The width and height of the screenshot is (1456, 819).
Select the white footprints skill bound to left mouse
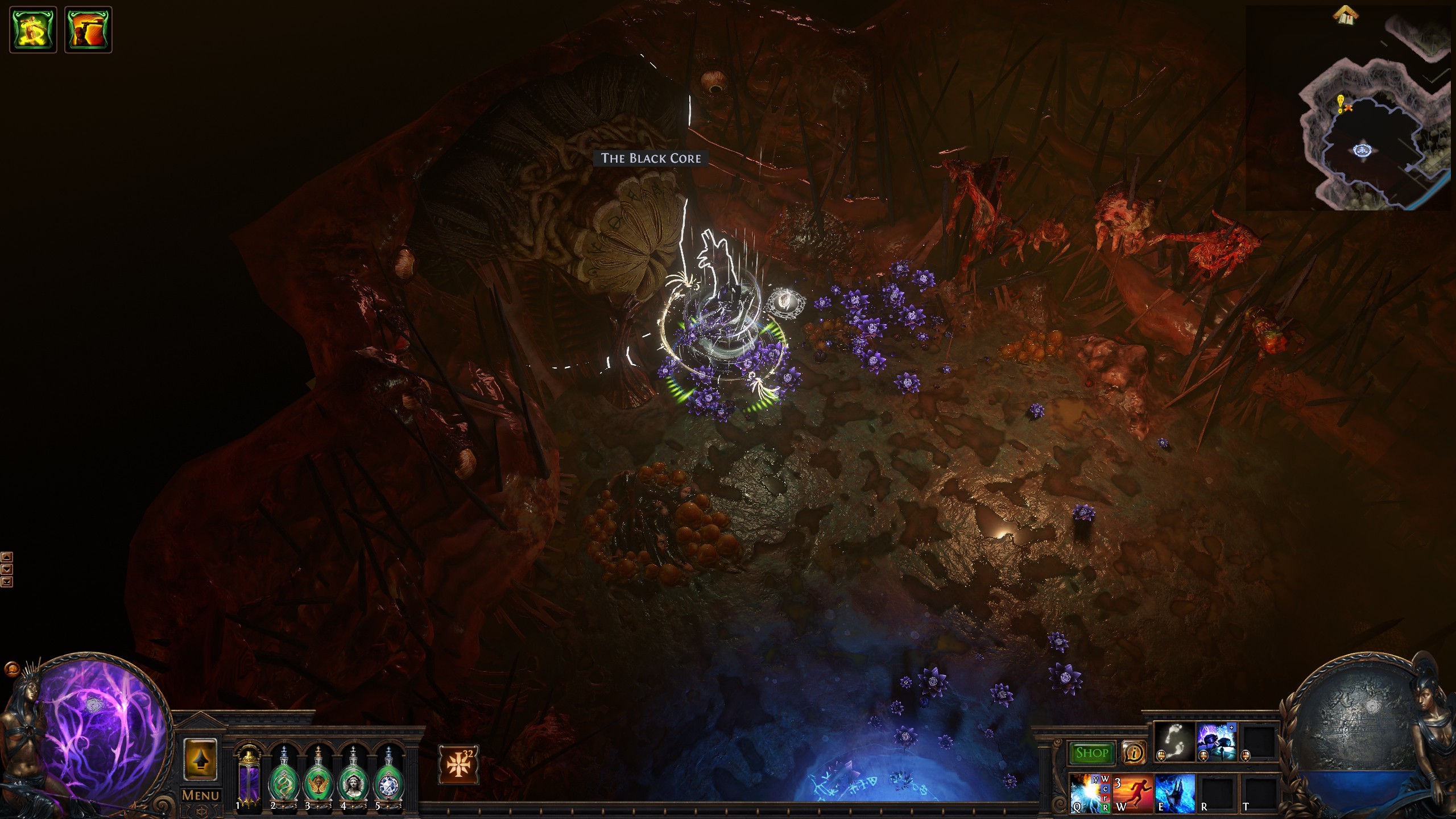[1174, 742]
